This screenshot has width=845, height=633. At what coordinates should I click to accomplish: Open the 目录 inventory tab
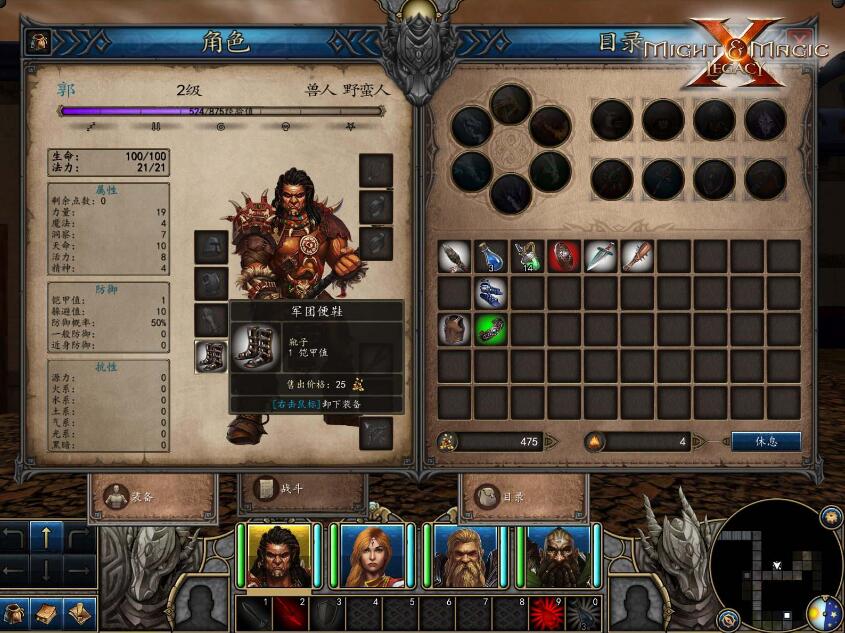tap(523, 495)
